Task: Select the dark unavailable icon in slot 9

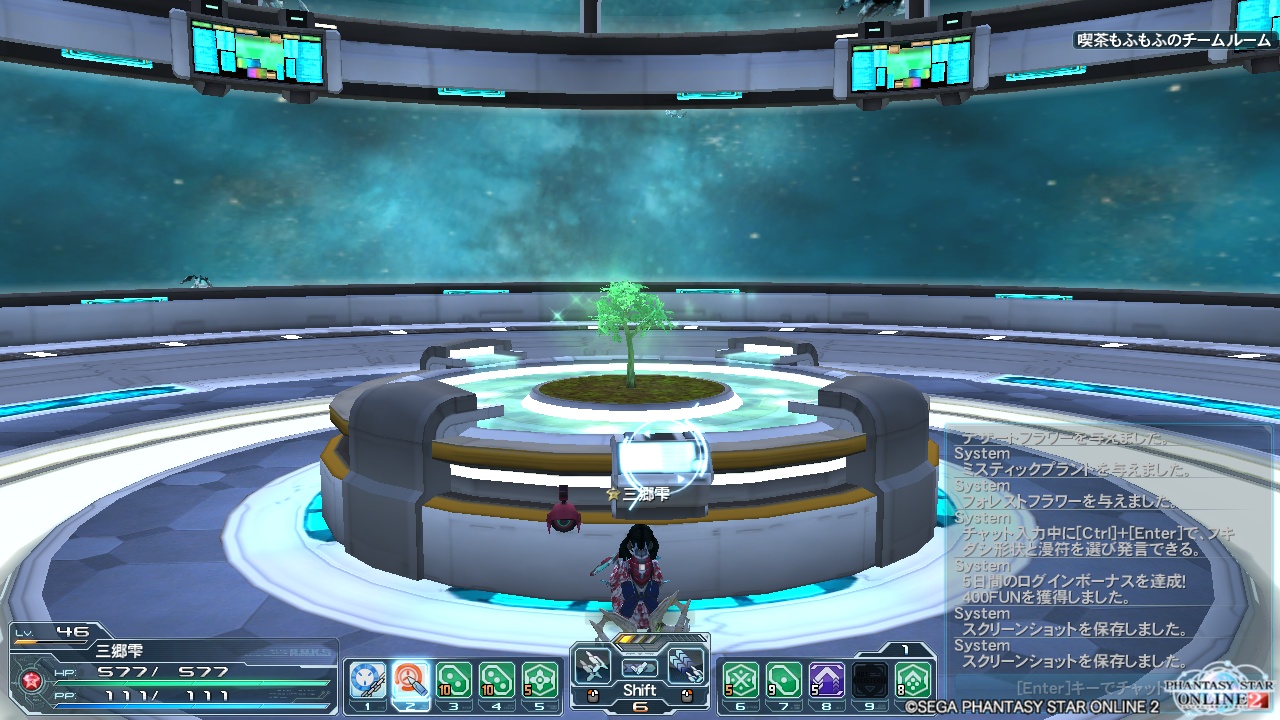Action: 870,681
